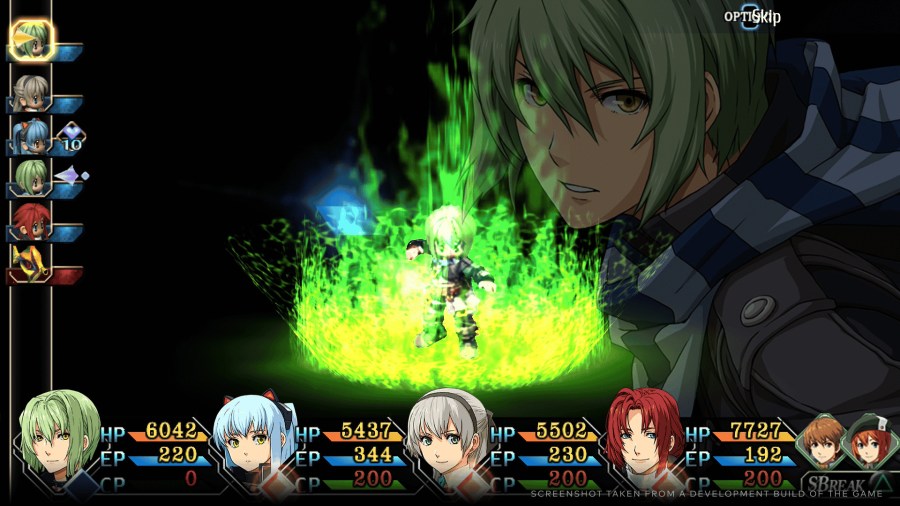
Task: Click the yellow enemy turn order icon
Action: (28, 262)
